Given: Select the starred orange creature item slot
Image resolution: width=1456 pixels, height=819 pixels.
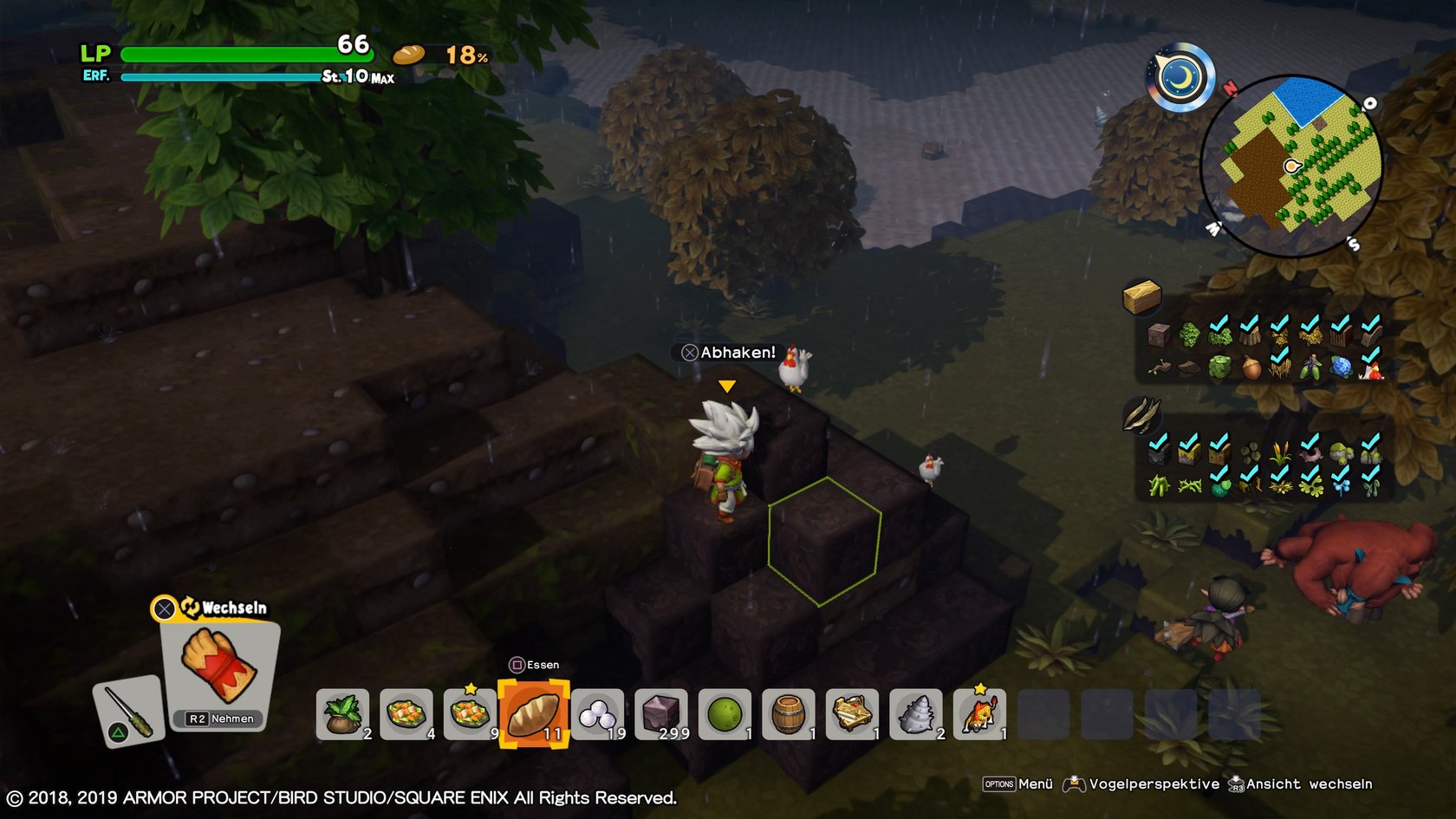Looking at the screenshot, I should pos(979,714).
